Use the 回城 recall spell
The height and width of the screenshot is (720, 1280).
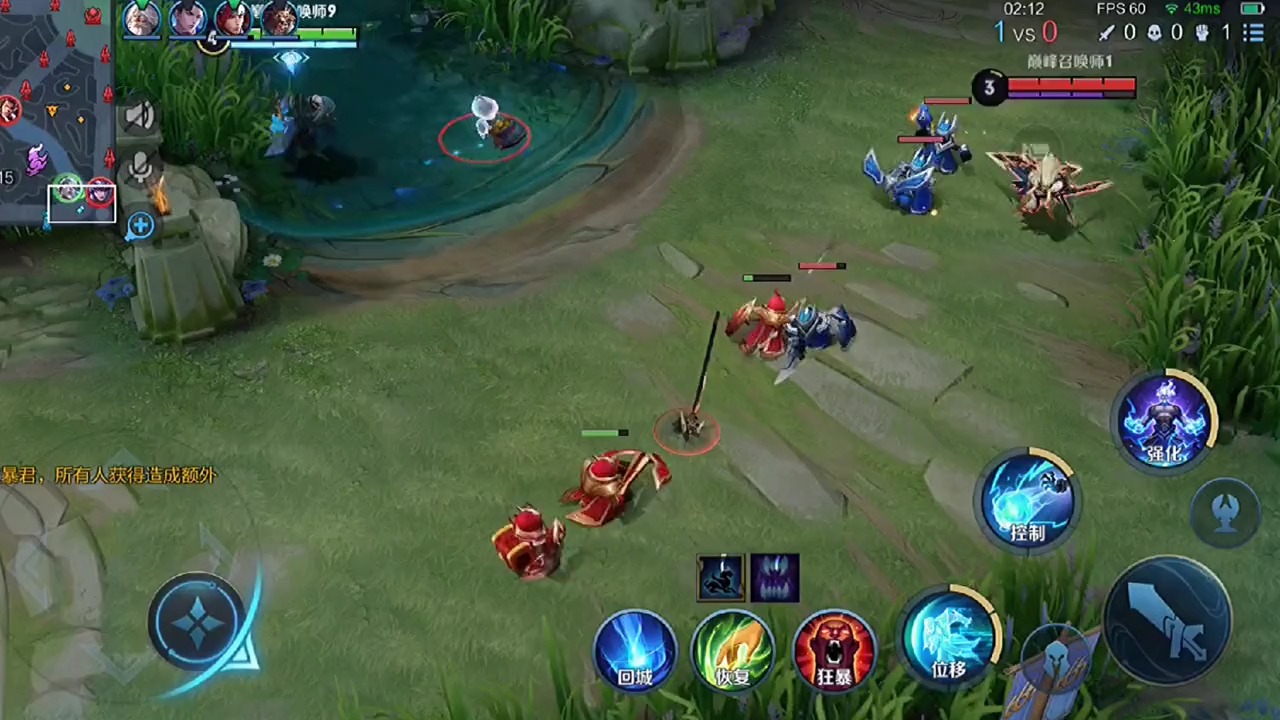click(x=635, y=650)
